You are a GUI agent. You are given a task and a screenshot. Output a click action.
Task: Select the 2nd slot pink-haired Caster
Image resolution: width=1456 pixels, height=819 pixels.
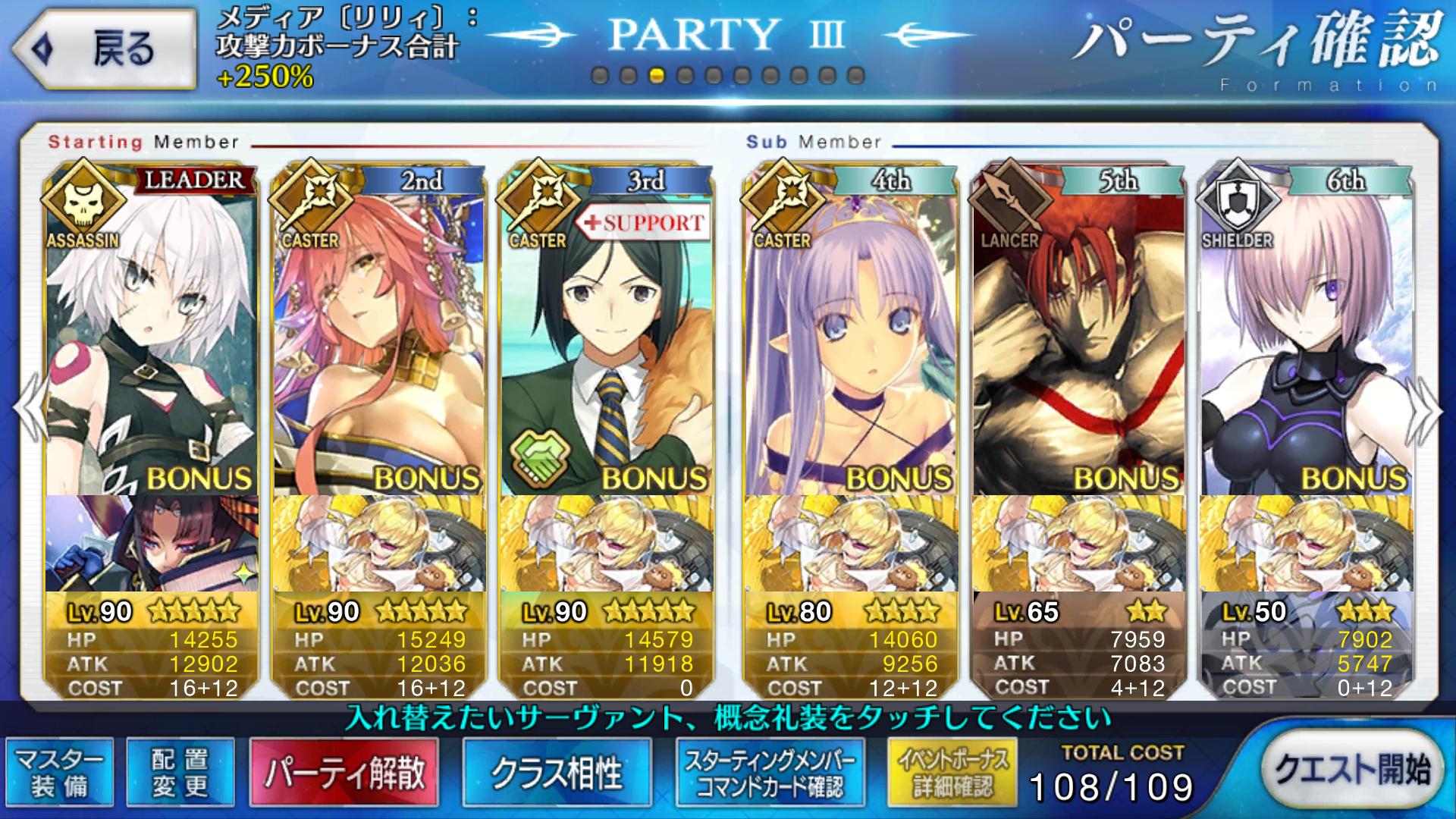click(378, 341)
